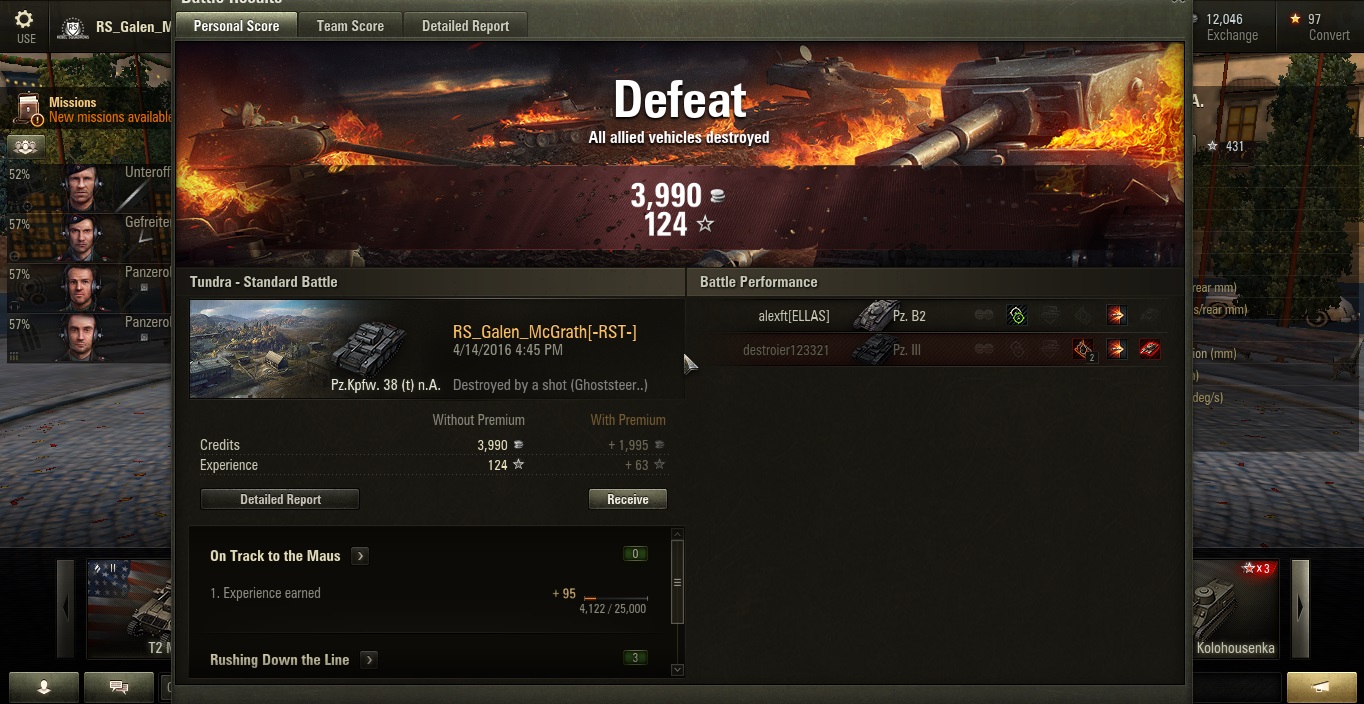Open the notification megaphone button

[1321, 687]
